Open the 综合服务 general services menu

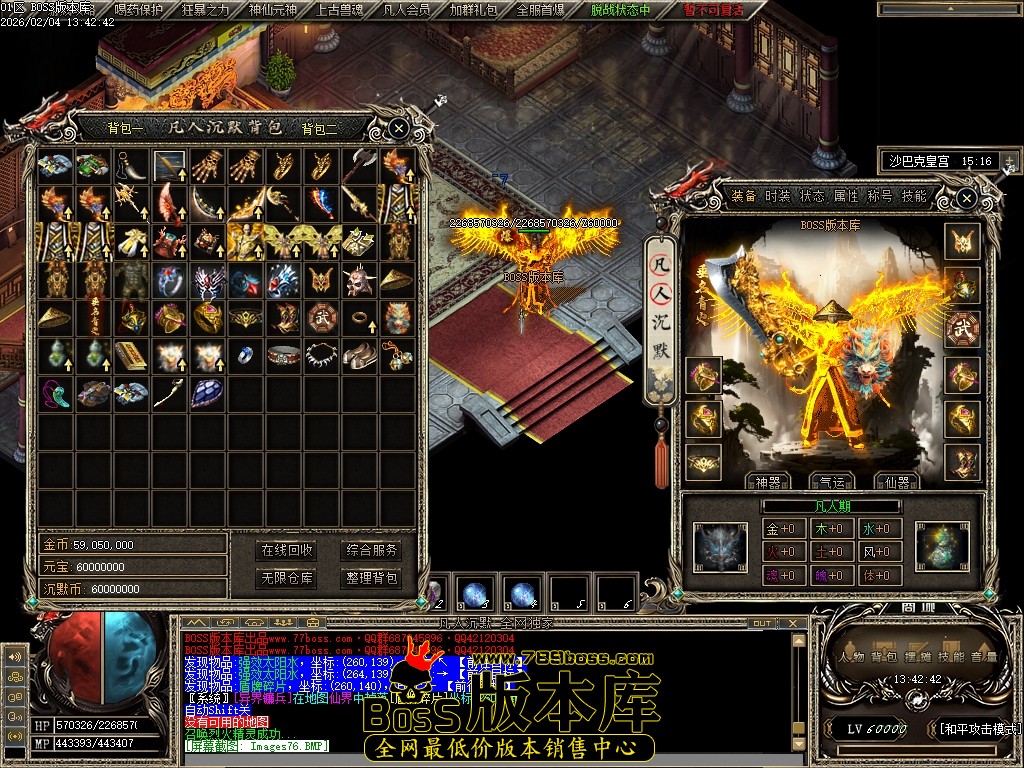(372, 550)
